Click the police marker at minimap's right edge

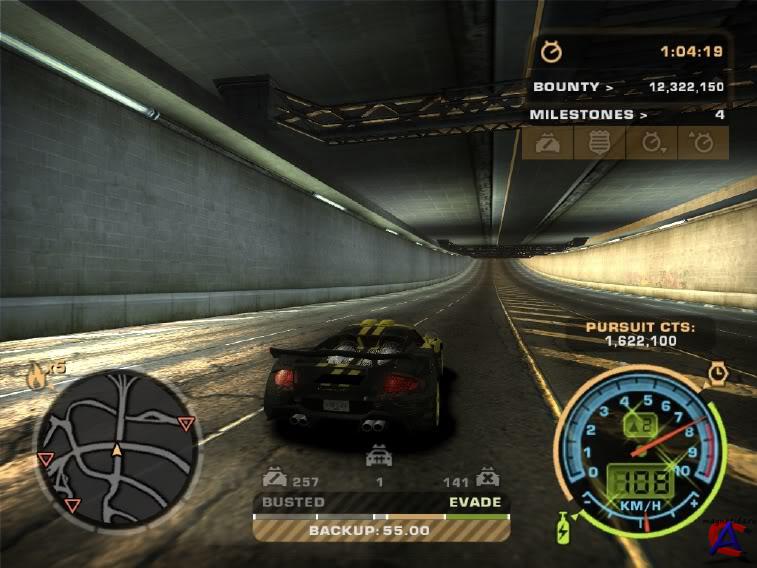click(x=186, y=424)
